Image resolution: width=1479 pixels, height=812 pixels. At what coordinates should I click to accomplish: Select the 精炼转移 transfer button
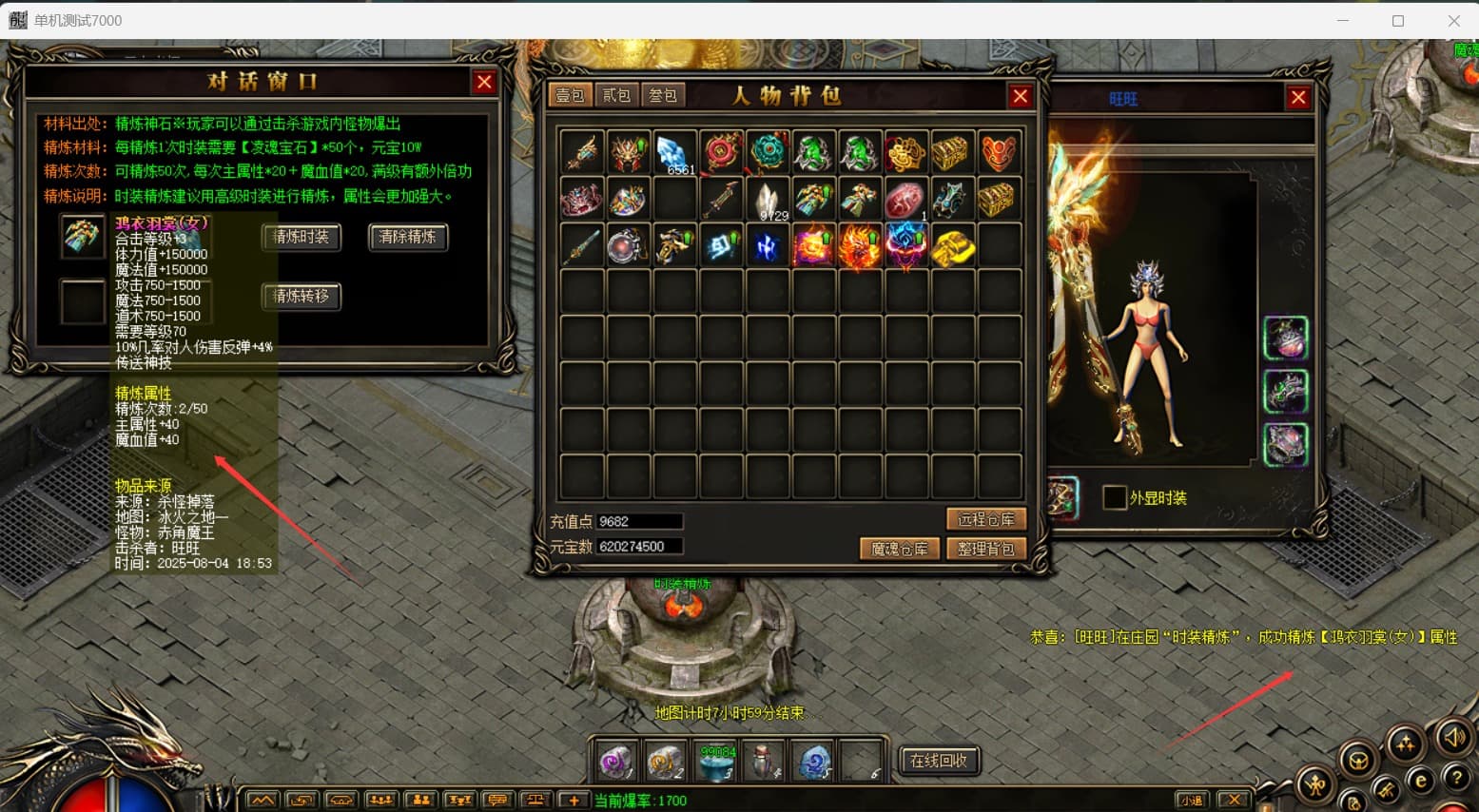301,297
